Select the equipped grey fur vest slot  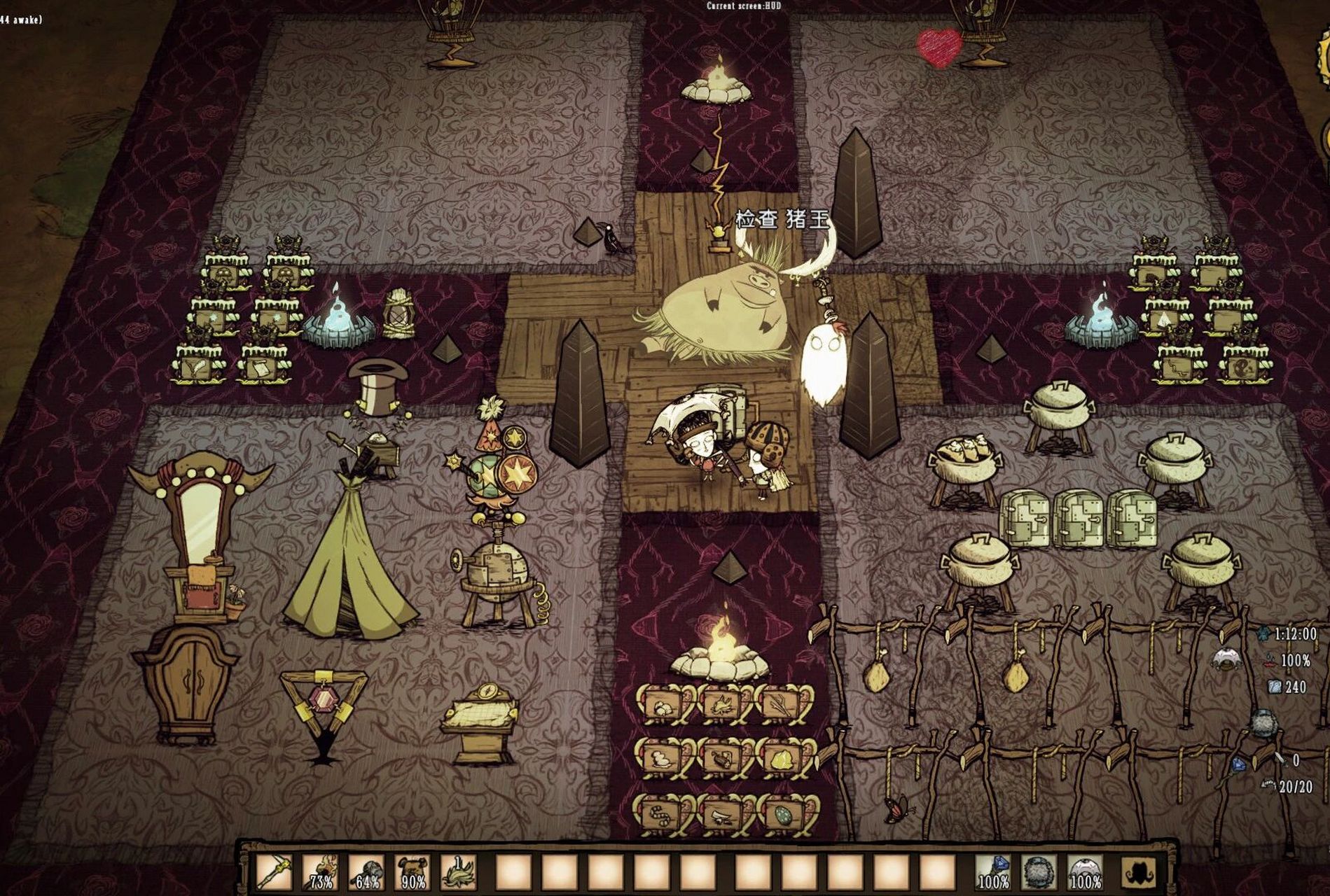(x=1039, y=871)
